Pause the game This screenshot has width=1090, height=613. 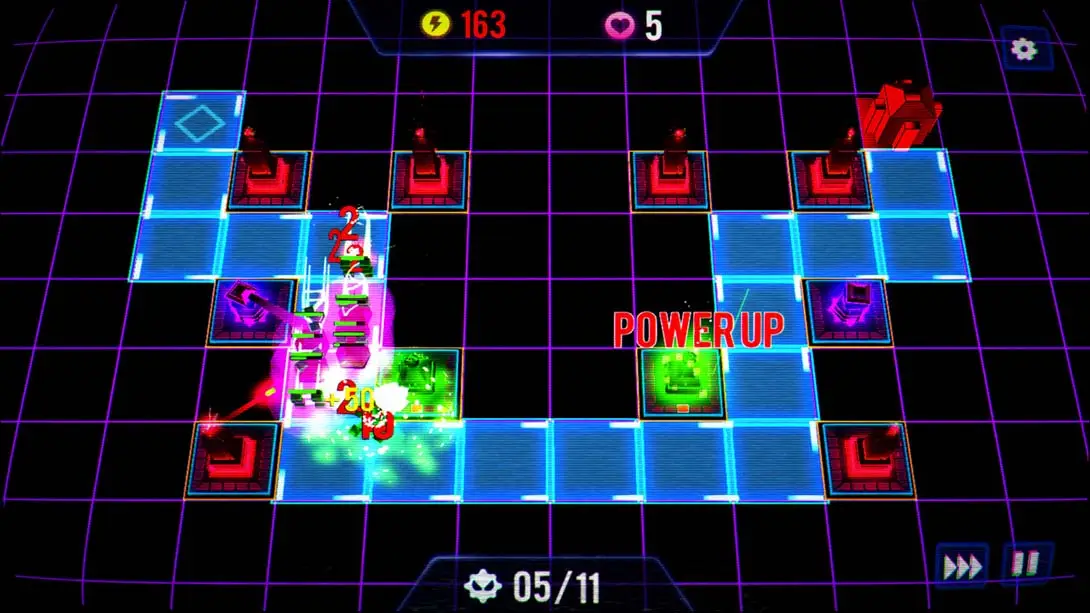pos(1025,564)
